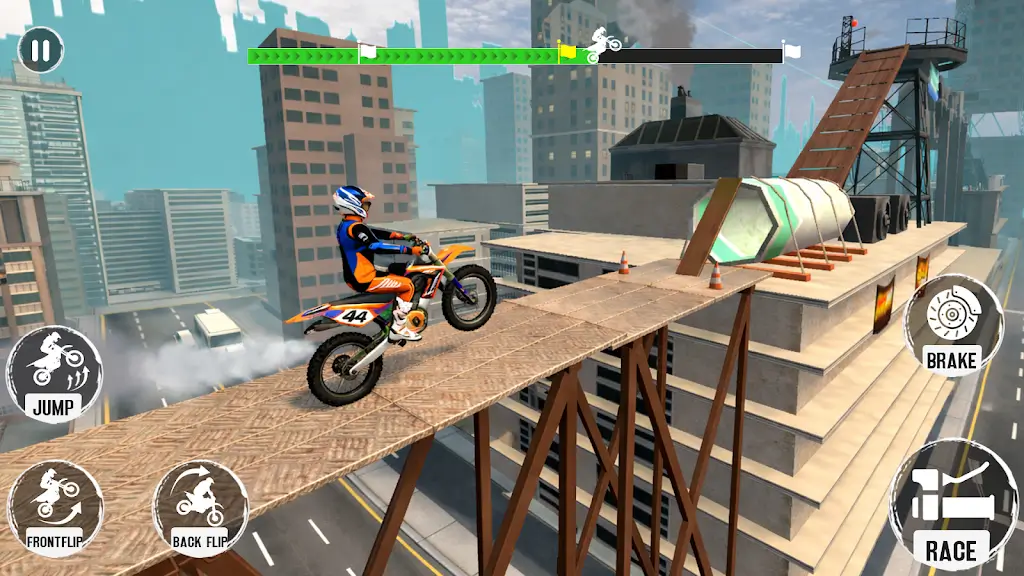This screenshot has height=576, width=1024.
Task: Pause the game with the pause button
Action: pos(40,49)
